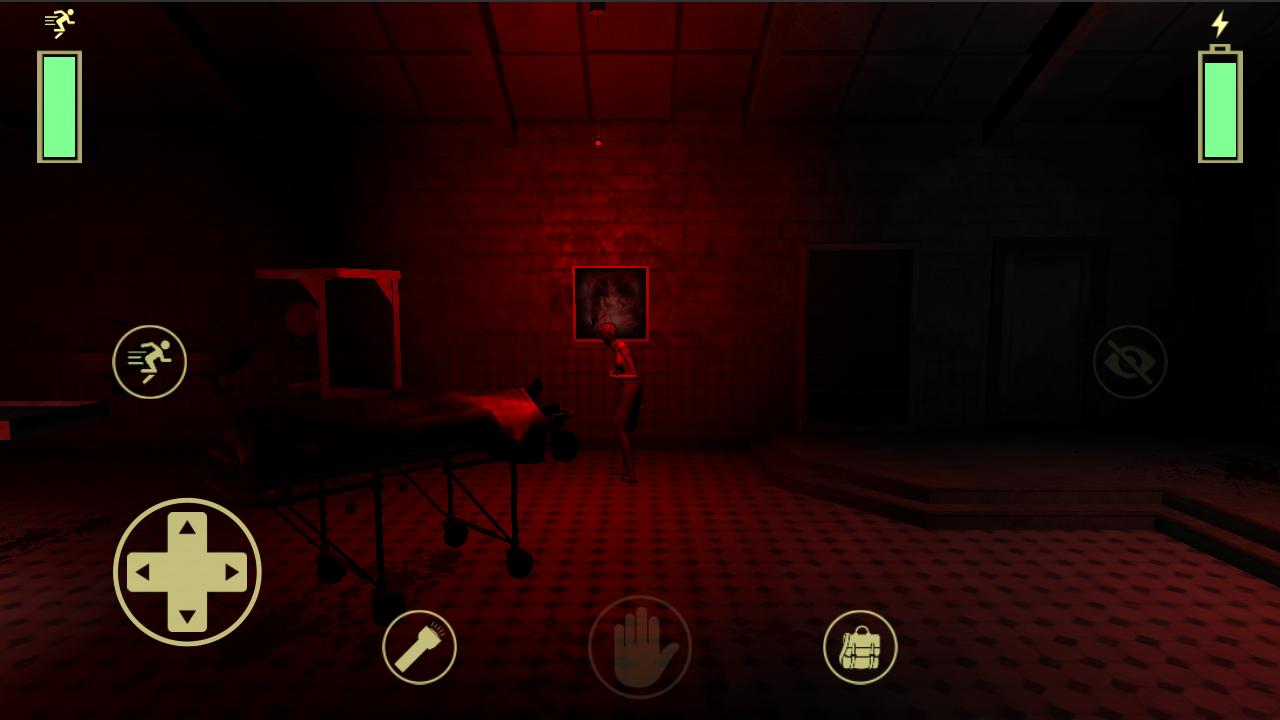Tap the painting on the wall
1280x720 pixels.
pyautogui.click(x=611, y=300)
